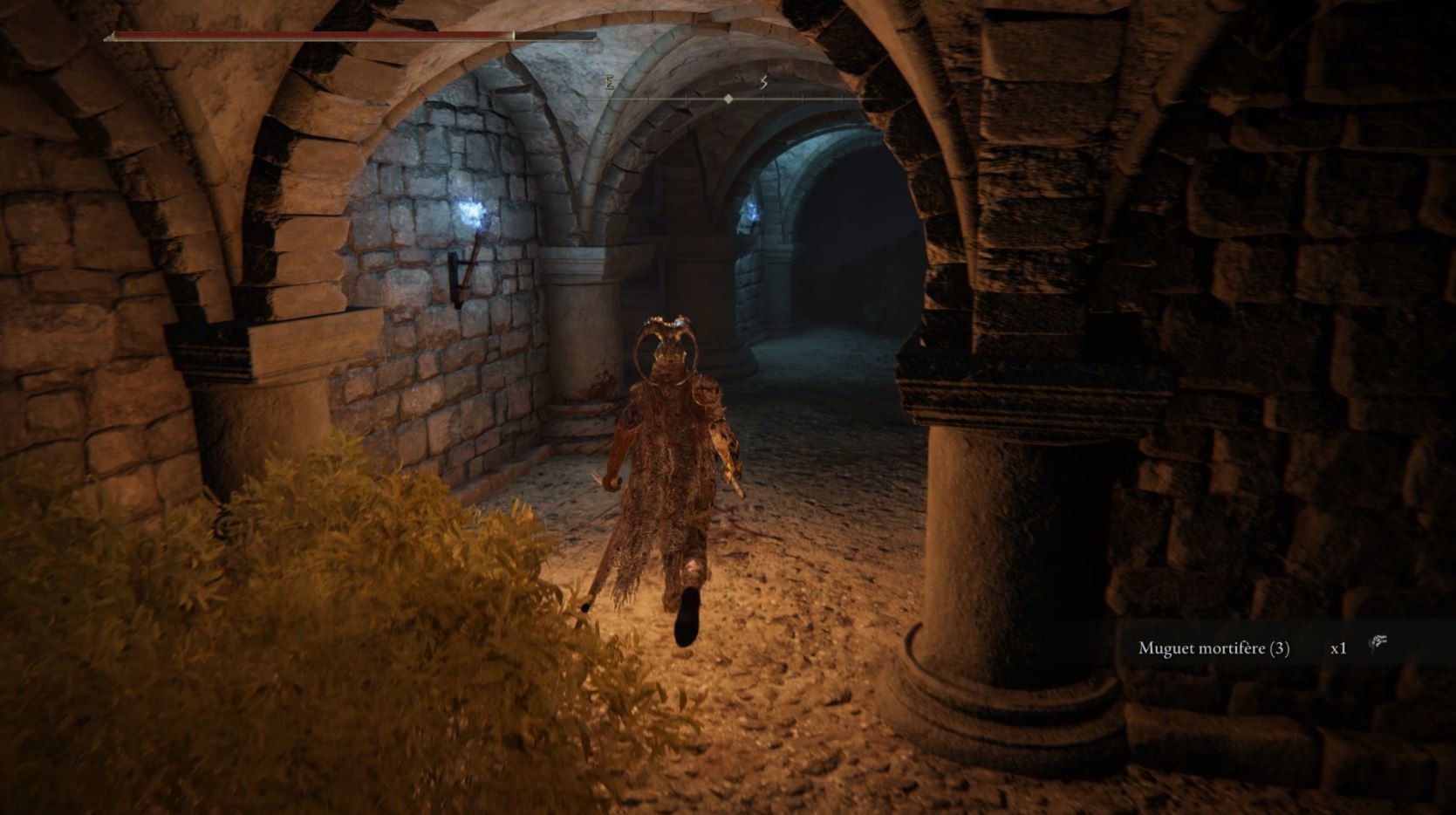The image size is (1456, 815).
Task: Click the tick mark right of the diamond marker
Action: 763,99
